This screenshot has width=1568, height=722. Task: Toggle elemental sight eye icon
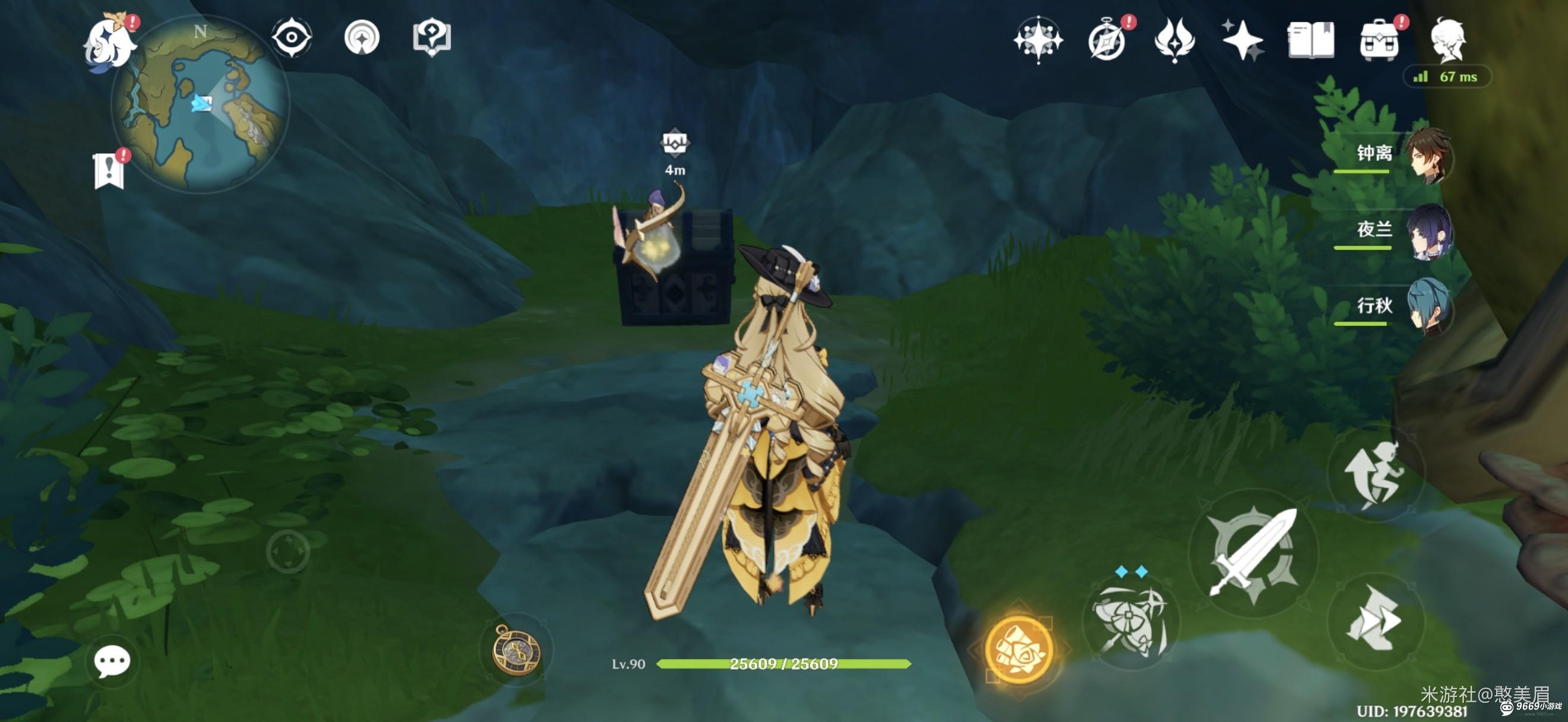pyautogui.click(x=292, y=38)
